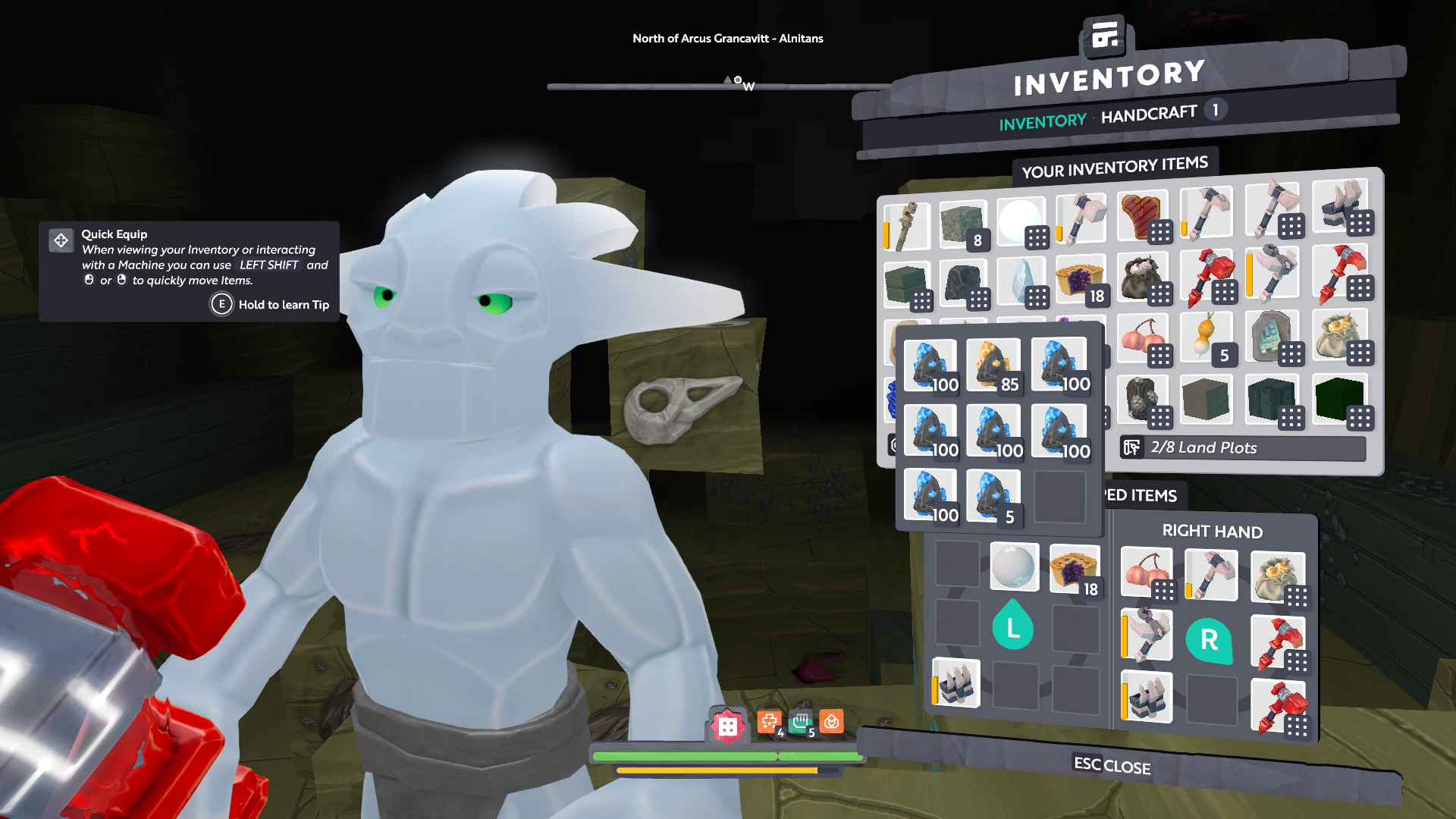
Task: Select the Inventory tab
Action: (1042, 122)
